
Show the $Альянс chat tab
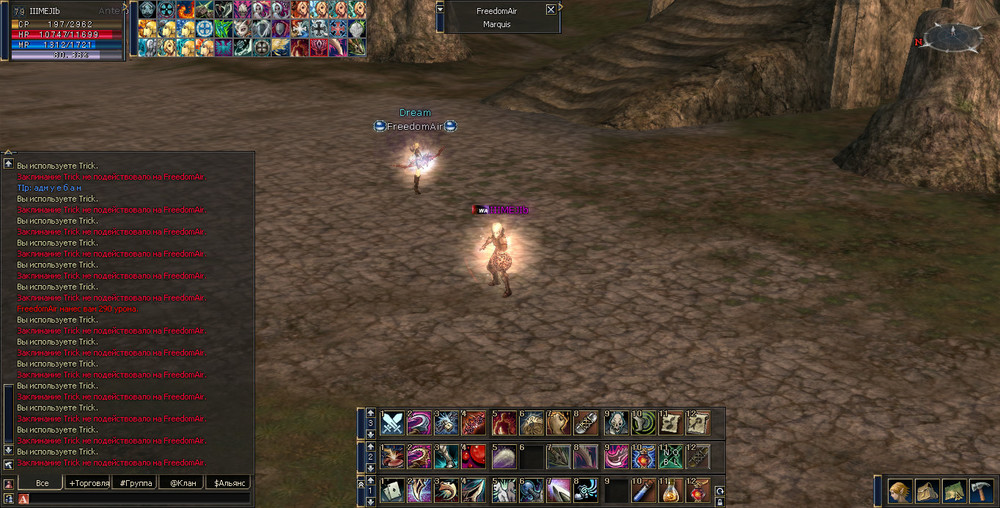[228, 483]
